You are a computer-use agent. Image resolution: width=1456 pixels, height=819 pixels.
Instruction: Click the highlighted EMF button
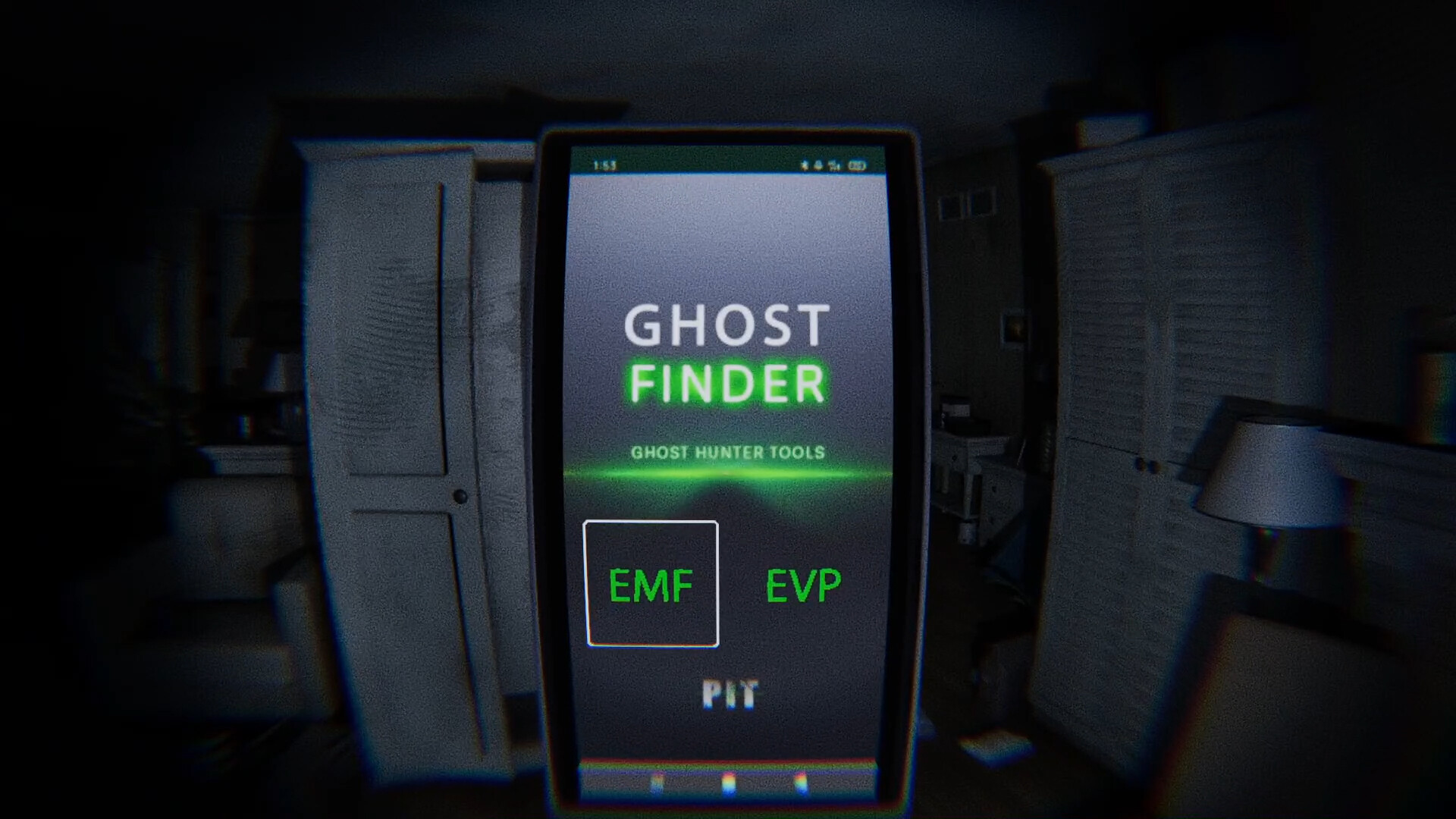652,584
